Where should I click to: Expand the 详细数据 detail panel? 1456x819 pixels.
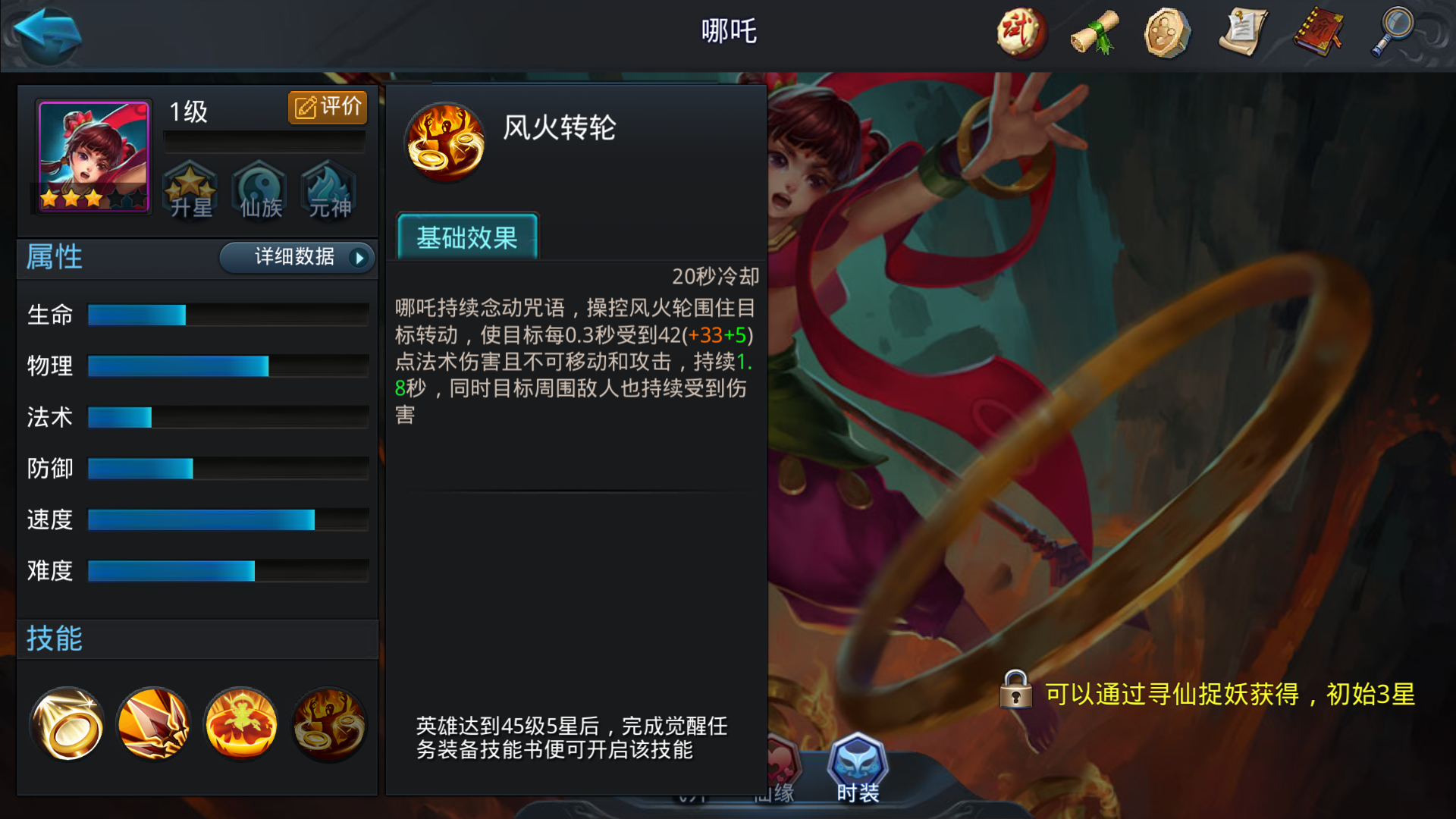[x=296, y=258]
